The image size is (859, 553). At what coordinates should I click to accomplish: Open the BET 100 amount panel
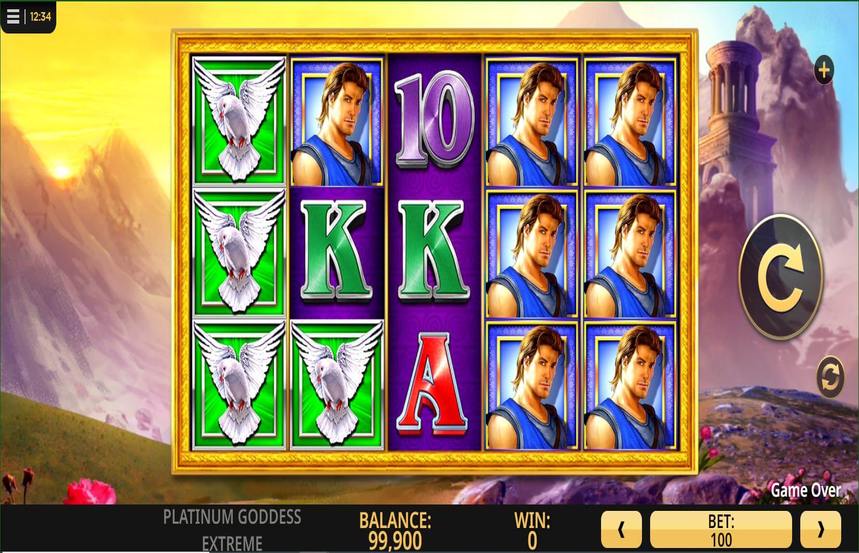[720, 530]
